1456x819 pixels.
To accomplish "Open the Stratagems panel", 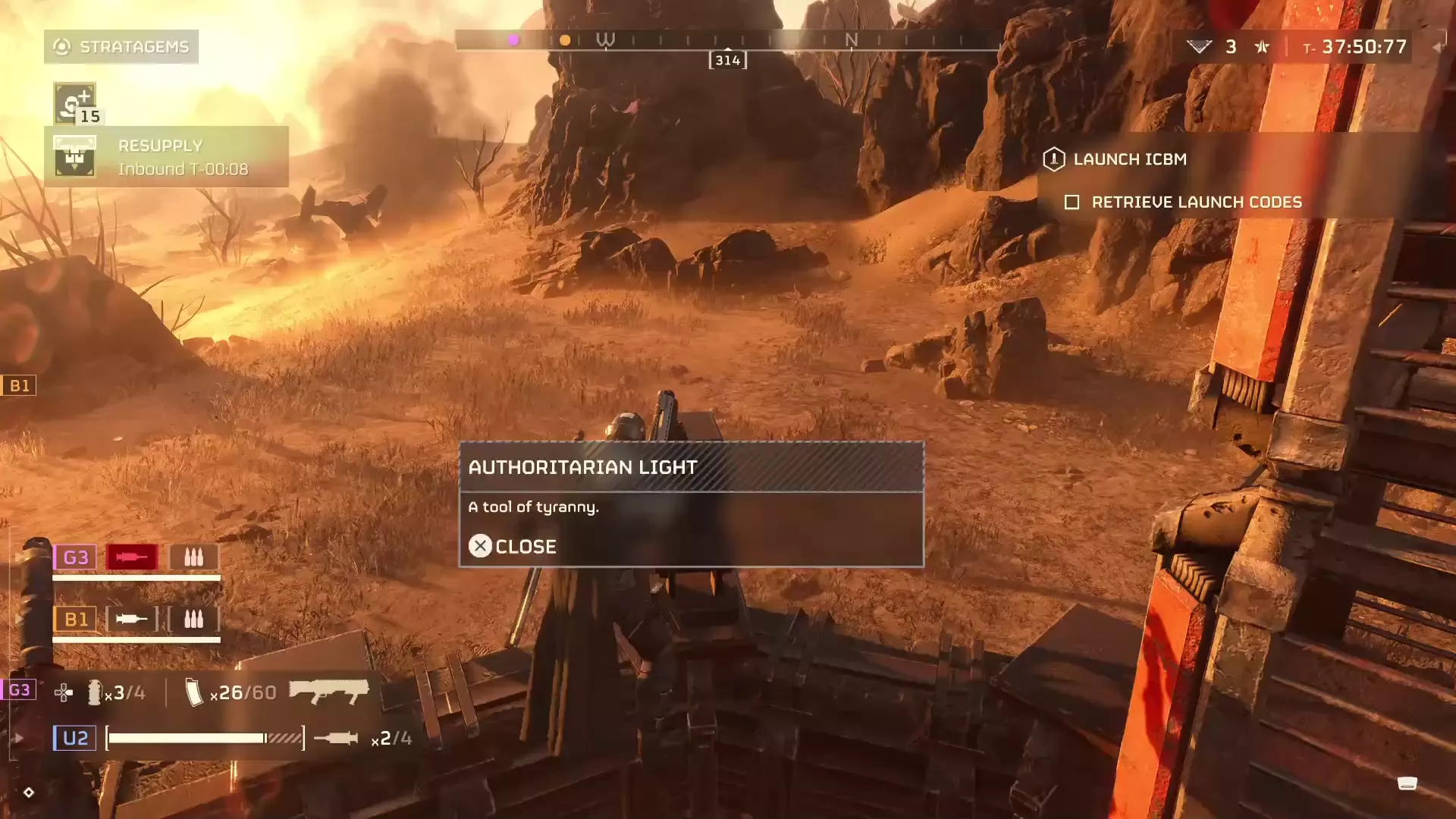I will (121, 47).
